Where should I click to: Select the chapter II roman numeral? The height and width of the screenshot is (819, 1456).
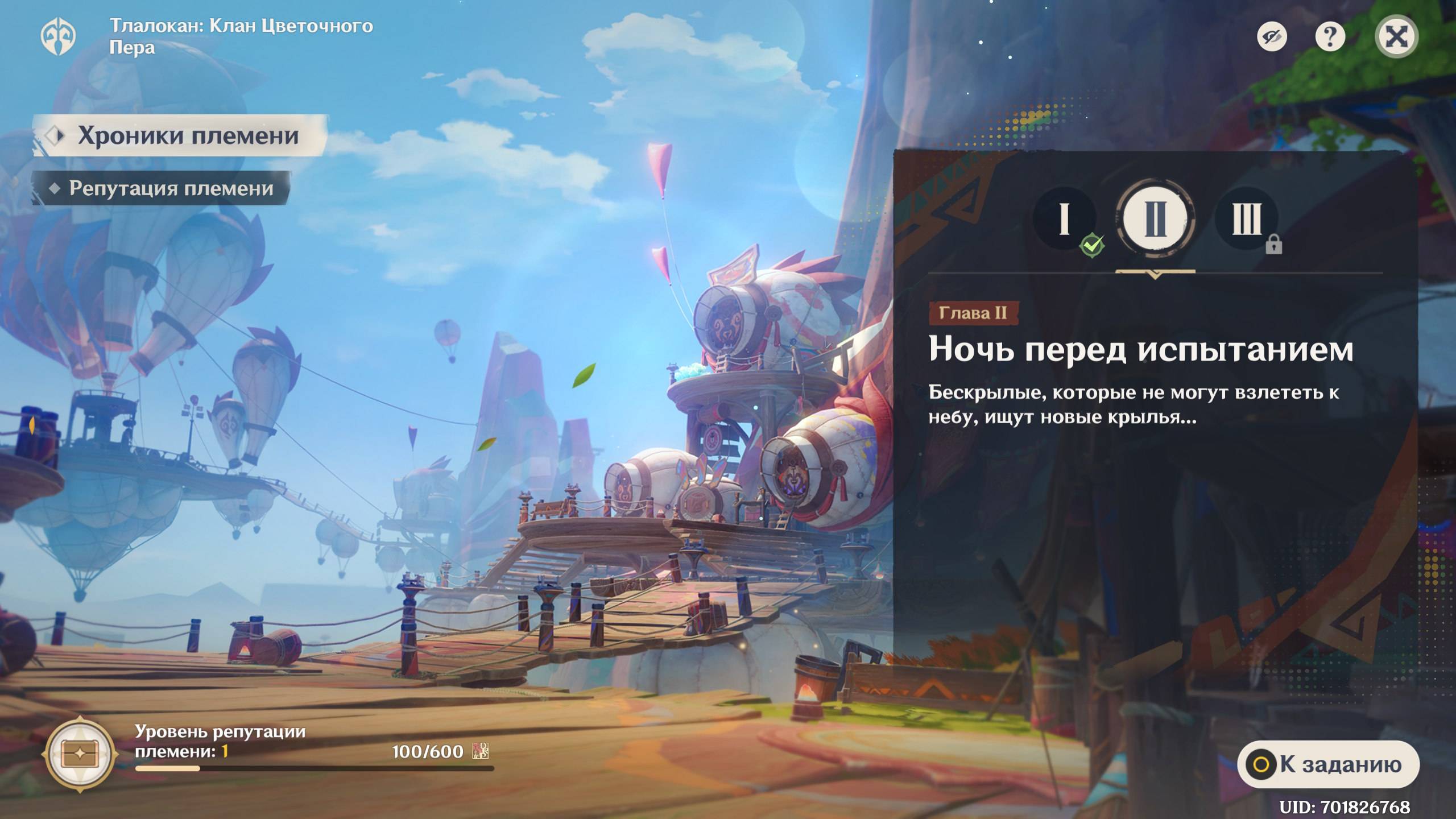[x=1155, y=219]
